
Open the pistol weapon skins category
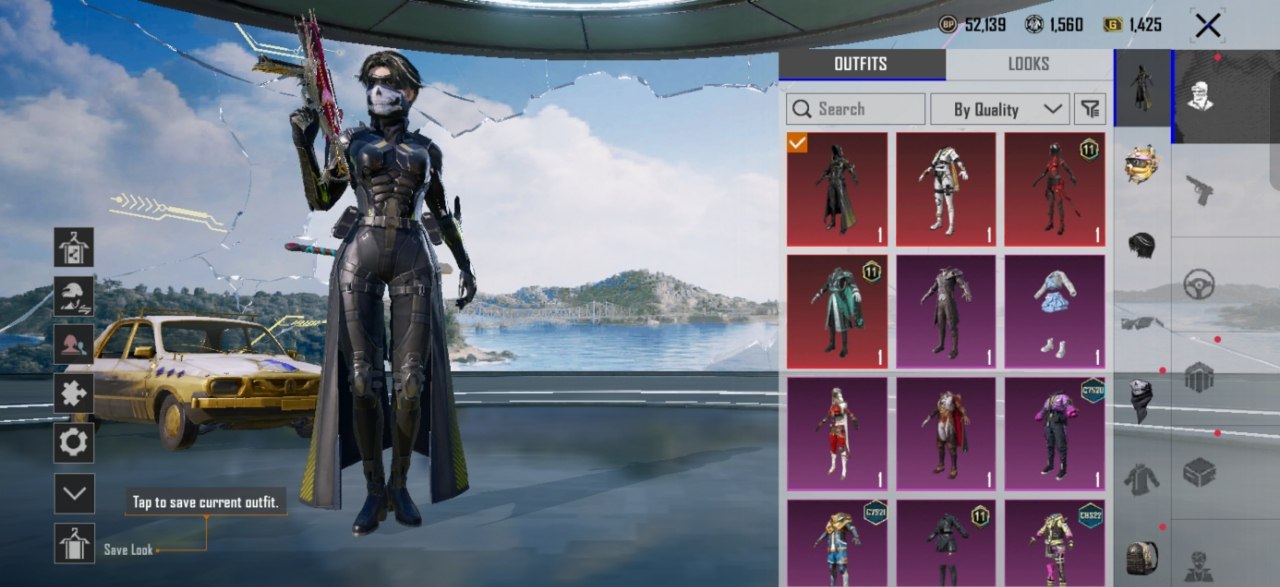1199,189
